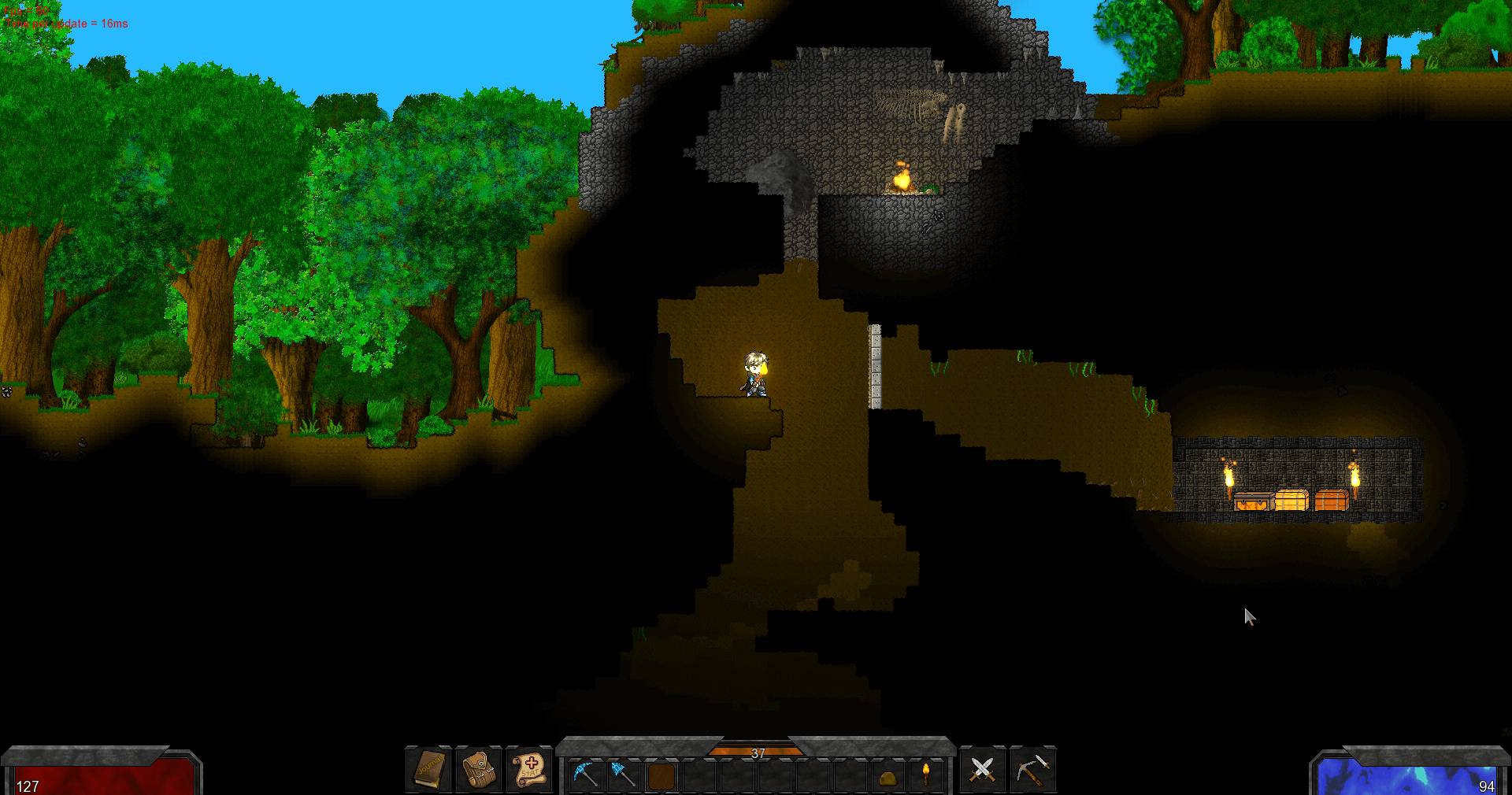This screenshot has height=795, width=1512.
Task: Open the Journal book
Action: click(x=429, y=770)
